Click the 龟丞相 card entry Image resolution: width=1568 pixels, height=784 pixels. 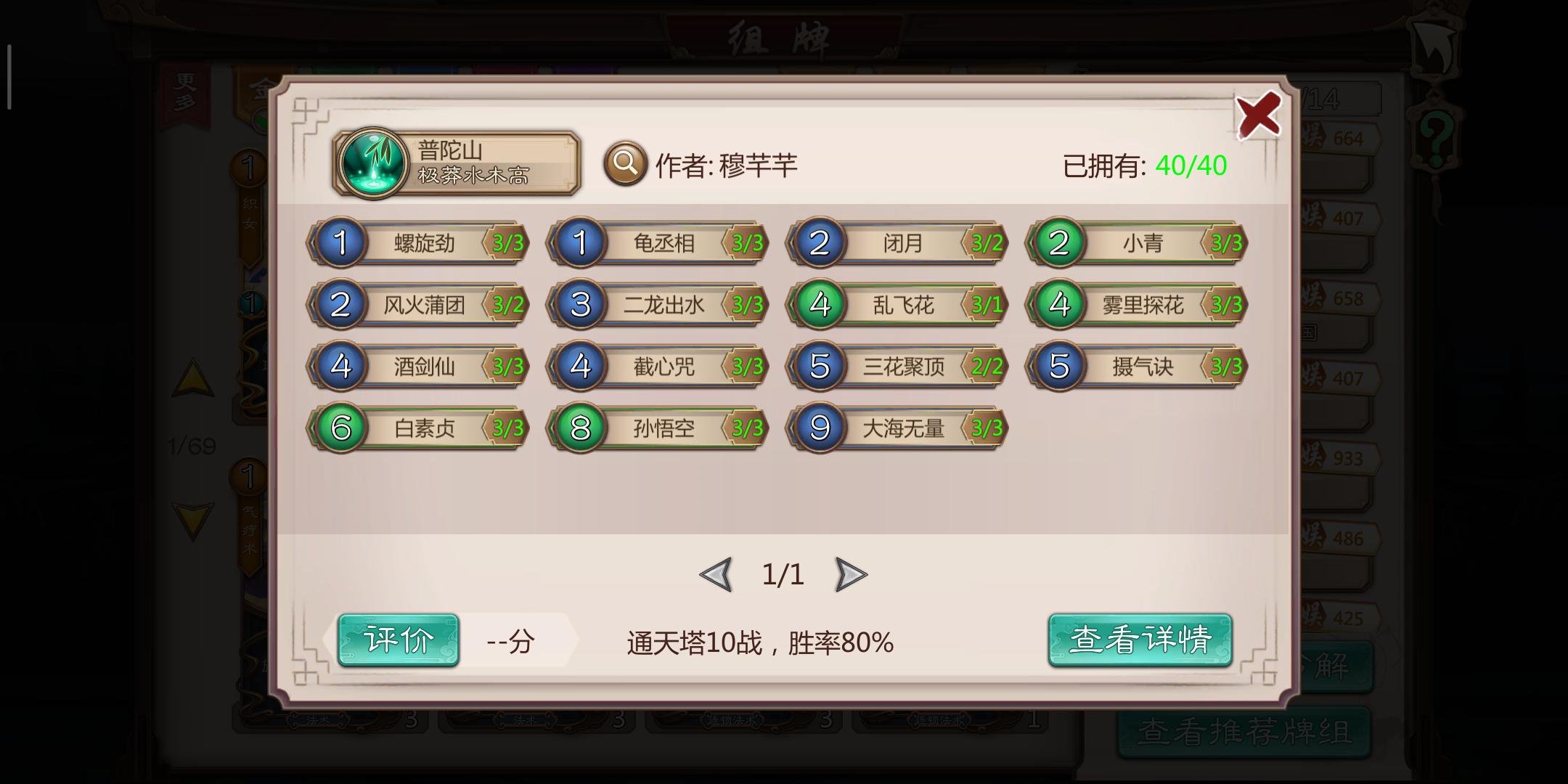point(657,244)
